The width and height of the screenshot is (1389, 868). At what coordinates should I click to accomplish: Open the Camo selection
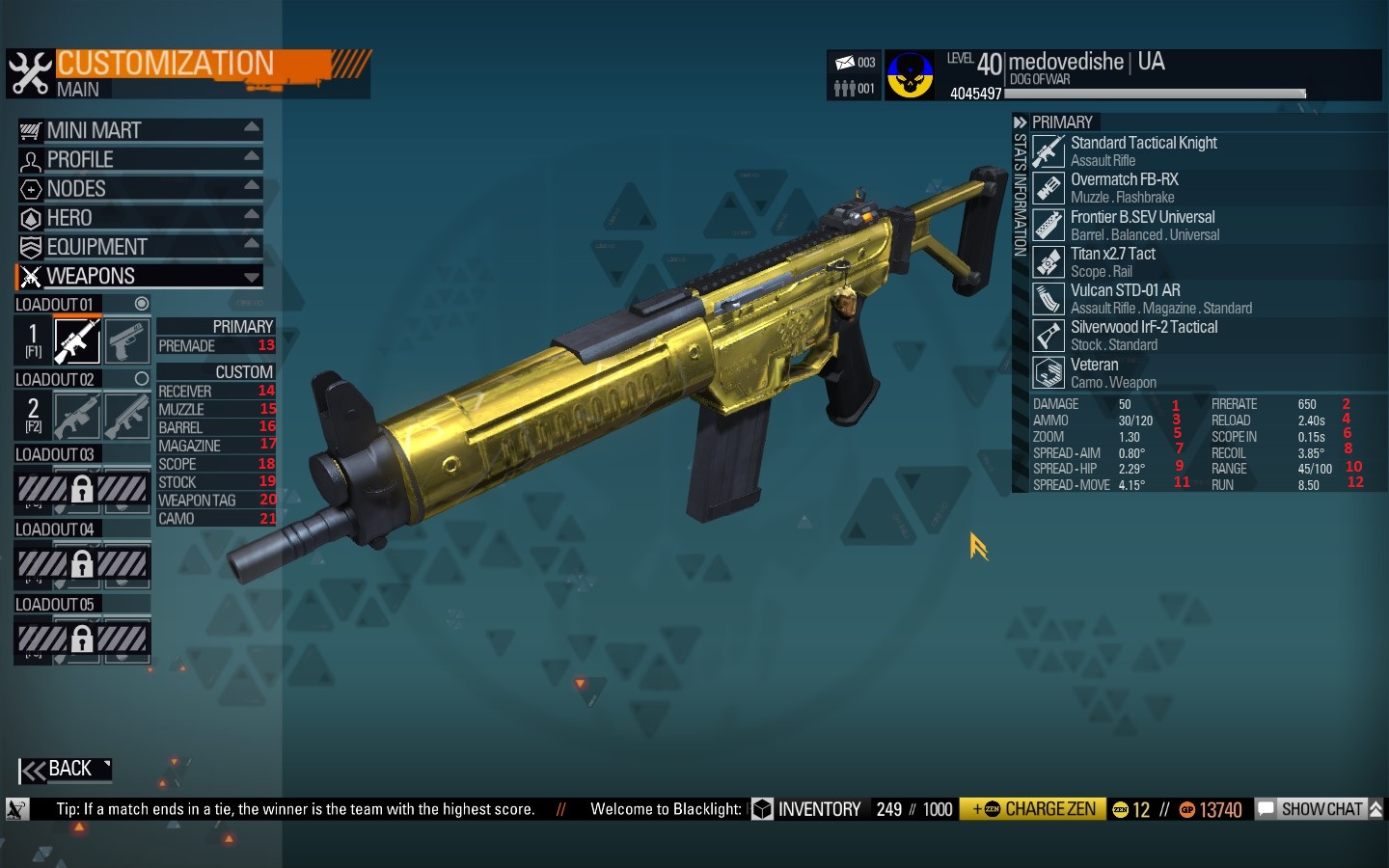(x=215, y=519)
